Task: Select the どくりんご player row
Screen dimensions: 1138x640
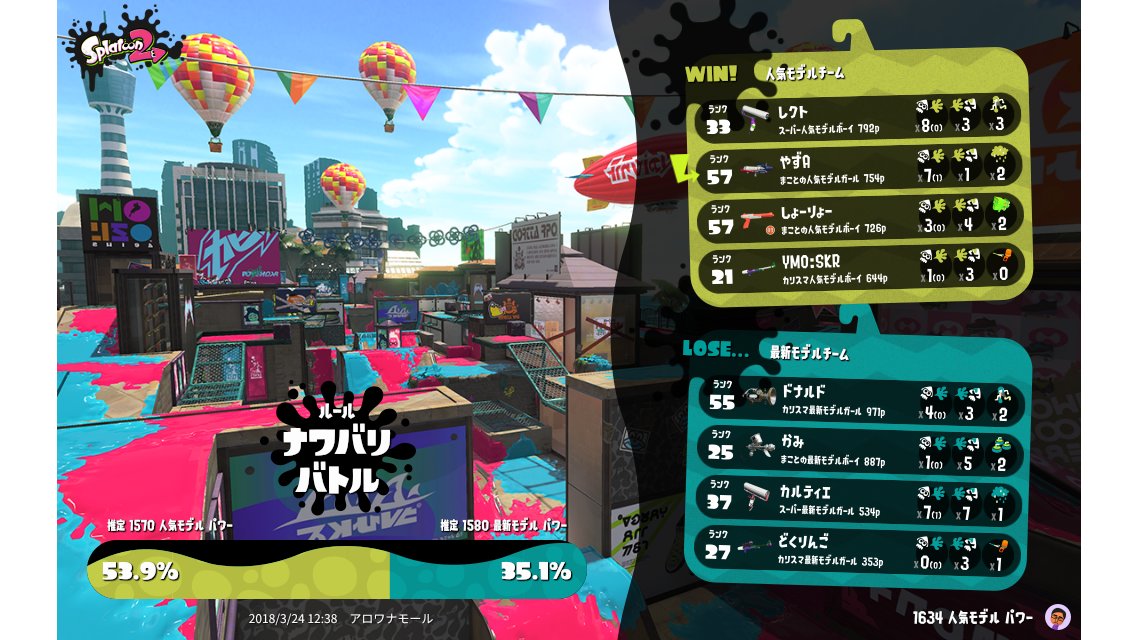Action: click(x=858, y=549)
